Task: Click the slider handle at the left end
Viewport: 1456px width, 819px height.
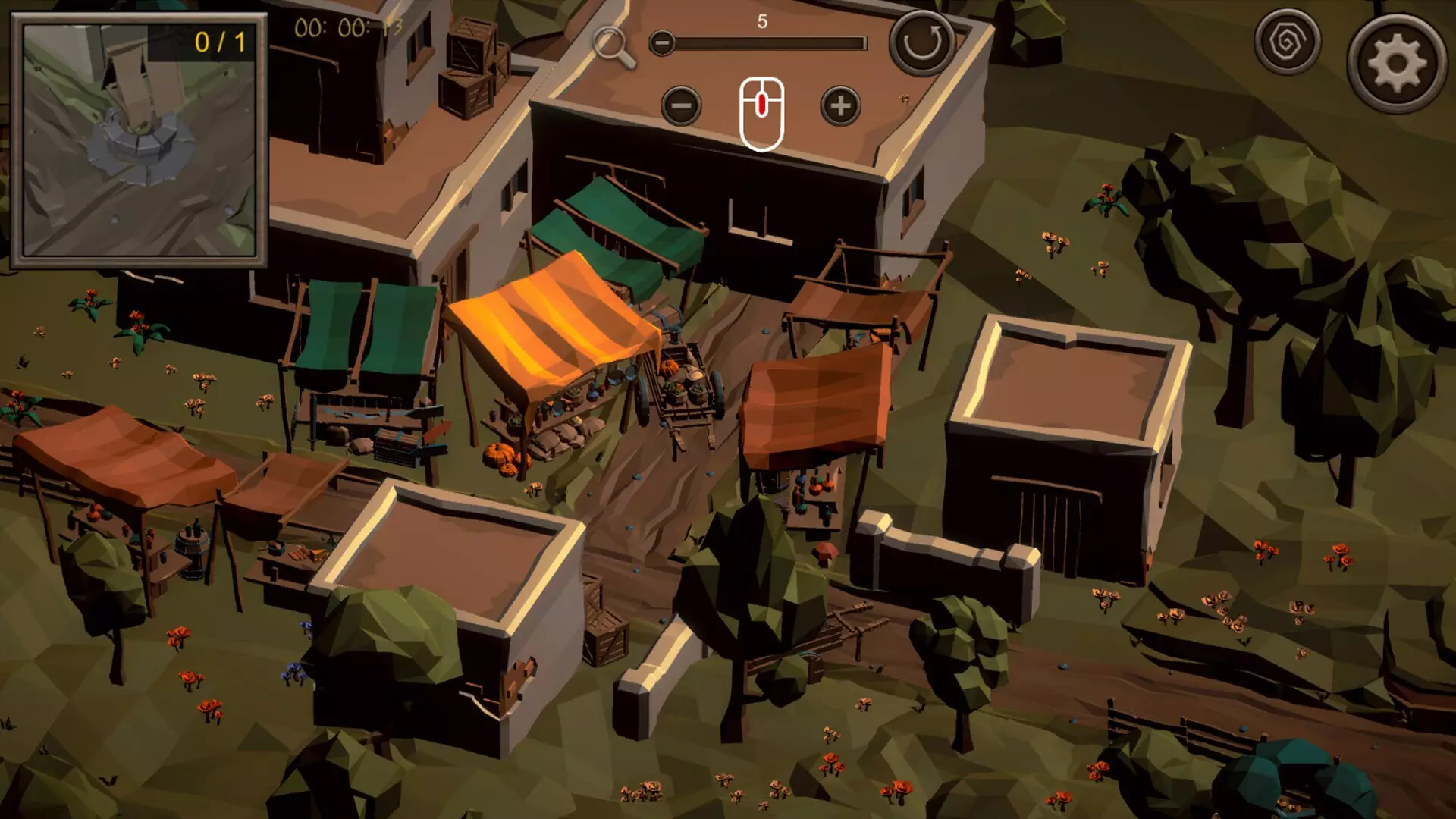Action: (664, 44)
